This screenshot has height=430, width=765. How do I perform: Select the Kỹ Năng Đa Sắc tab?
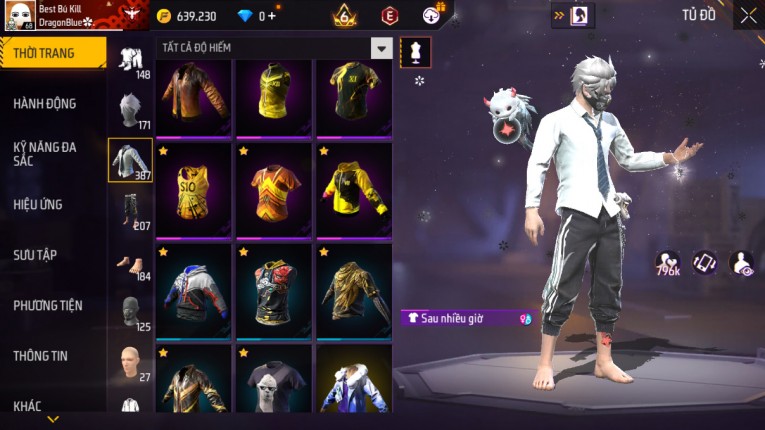pyautogui.click(x=46, y=153)
